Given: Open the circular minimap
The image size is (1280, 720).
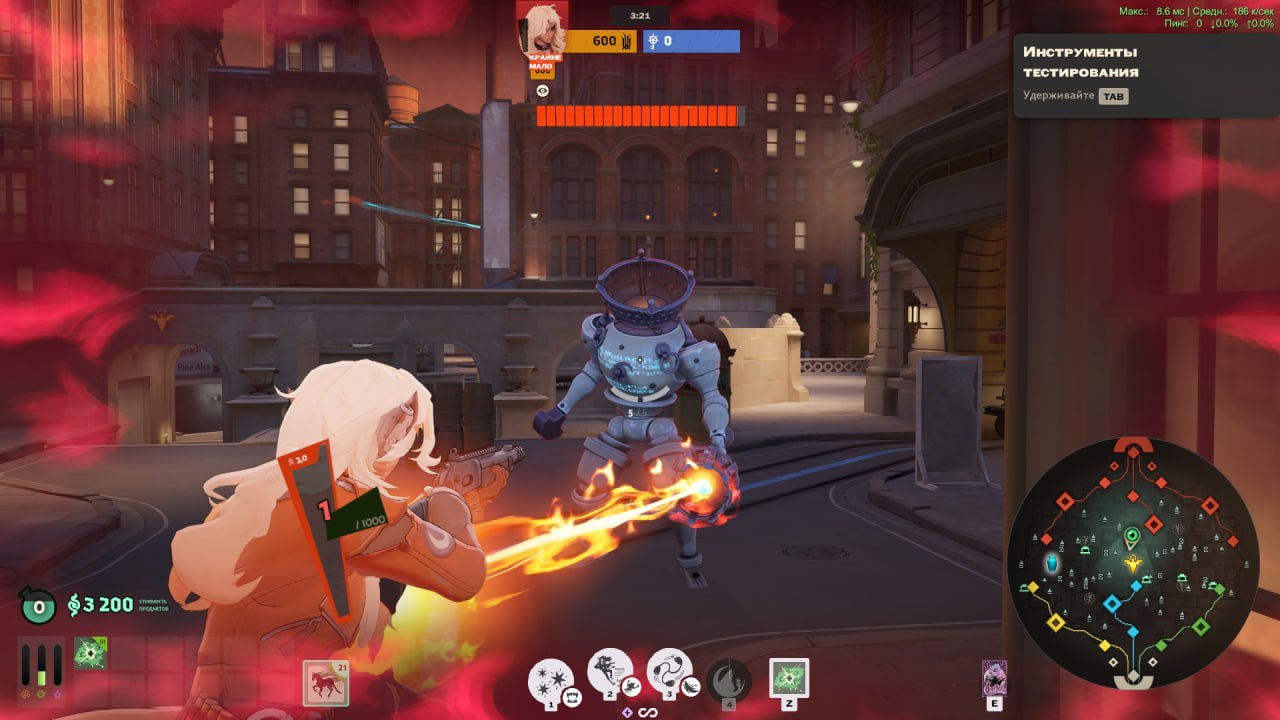Looking at the screenshot, I should 1132,562.
